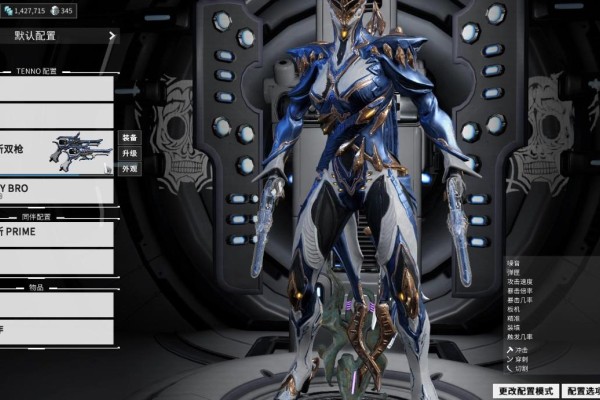Open 配置选项 loadout options
Screen dimensions: 600x400
pos(582,391)
